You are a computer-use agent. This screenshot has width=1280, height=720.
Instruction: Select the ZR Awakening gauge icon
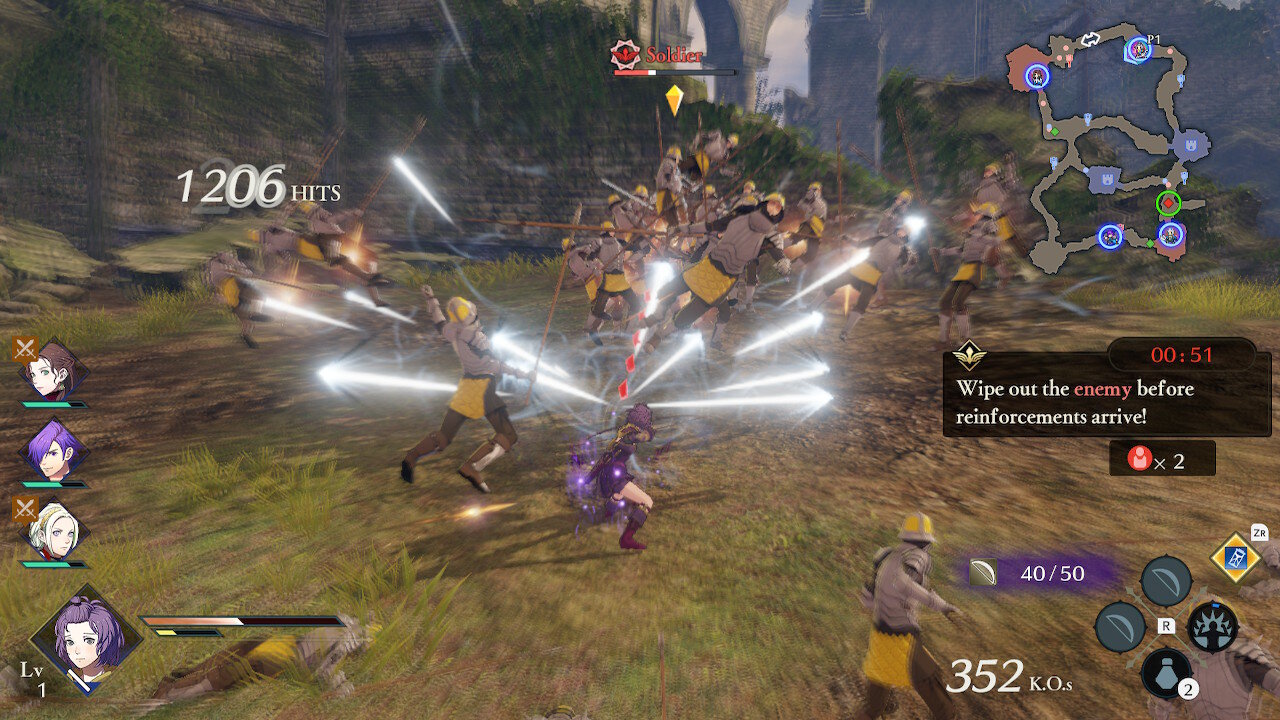pyautogui.click(x=1234, y=559)
